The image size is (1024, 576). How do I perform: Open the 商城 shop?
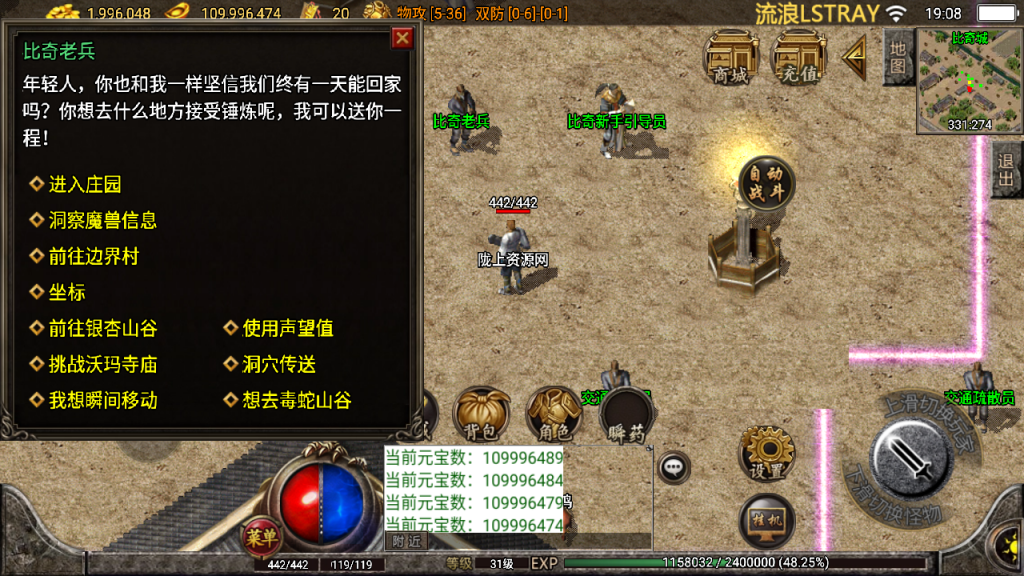pos(733,58)
